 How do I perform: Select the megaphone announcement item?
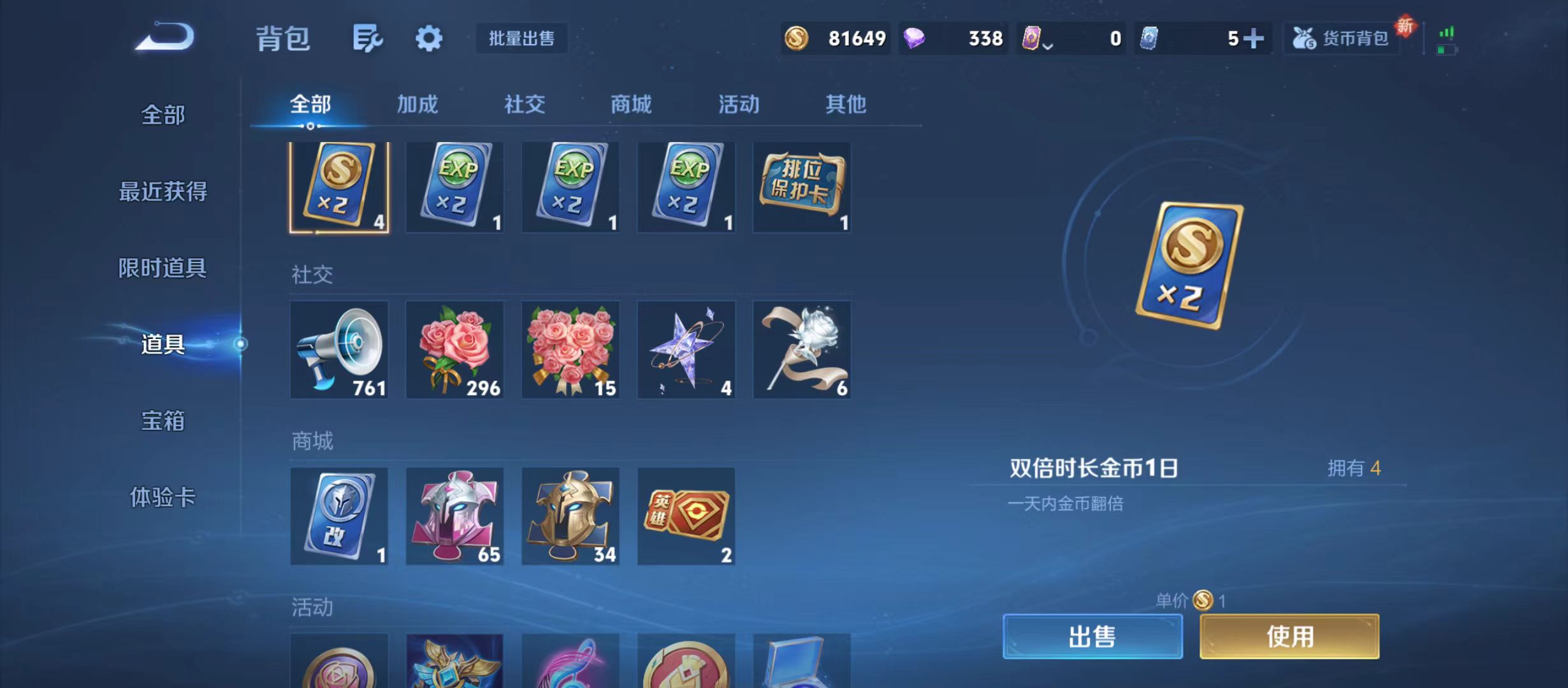(x=339, y=349)
